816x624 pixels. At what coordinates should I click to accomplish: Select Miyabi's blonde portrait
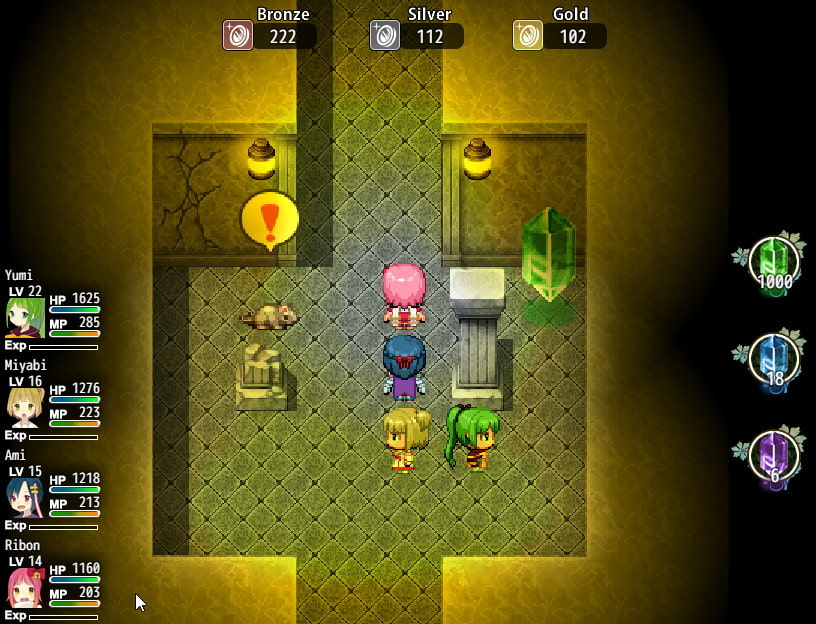[x=25, y=408]
